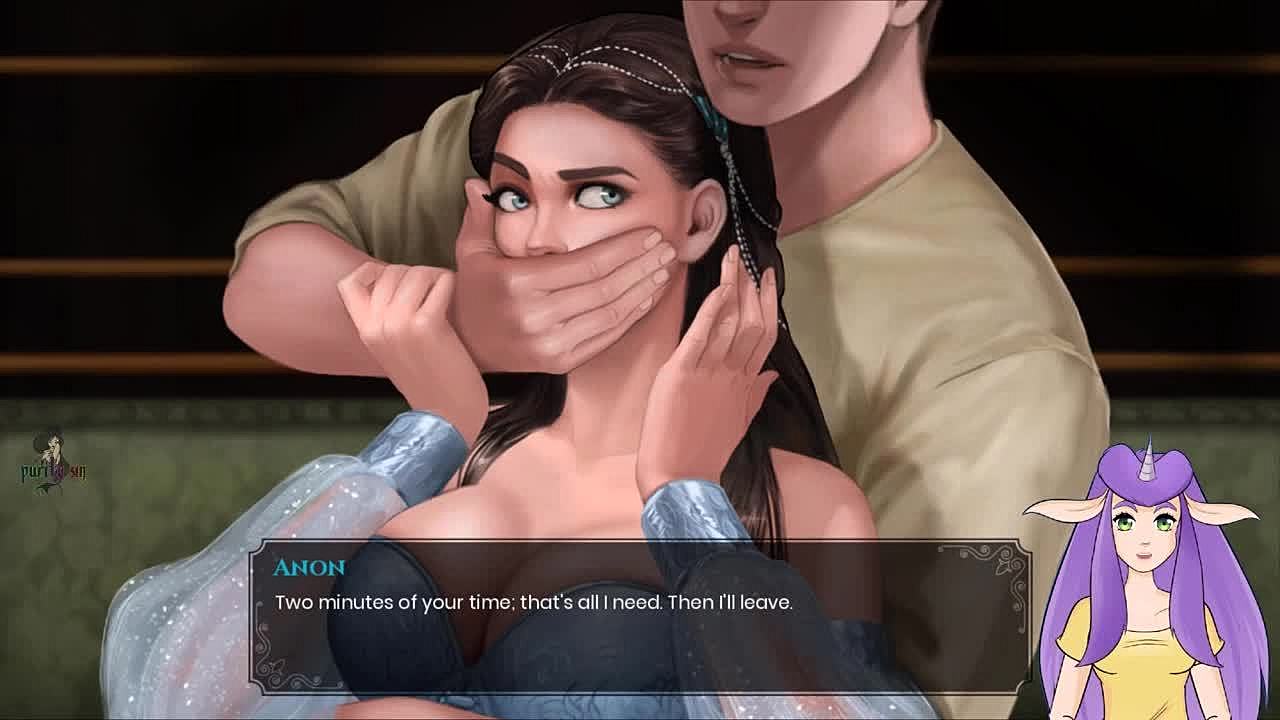Advance Anon's dialogue text box

[640, 617]
